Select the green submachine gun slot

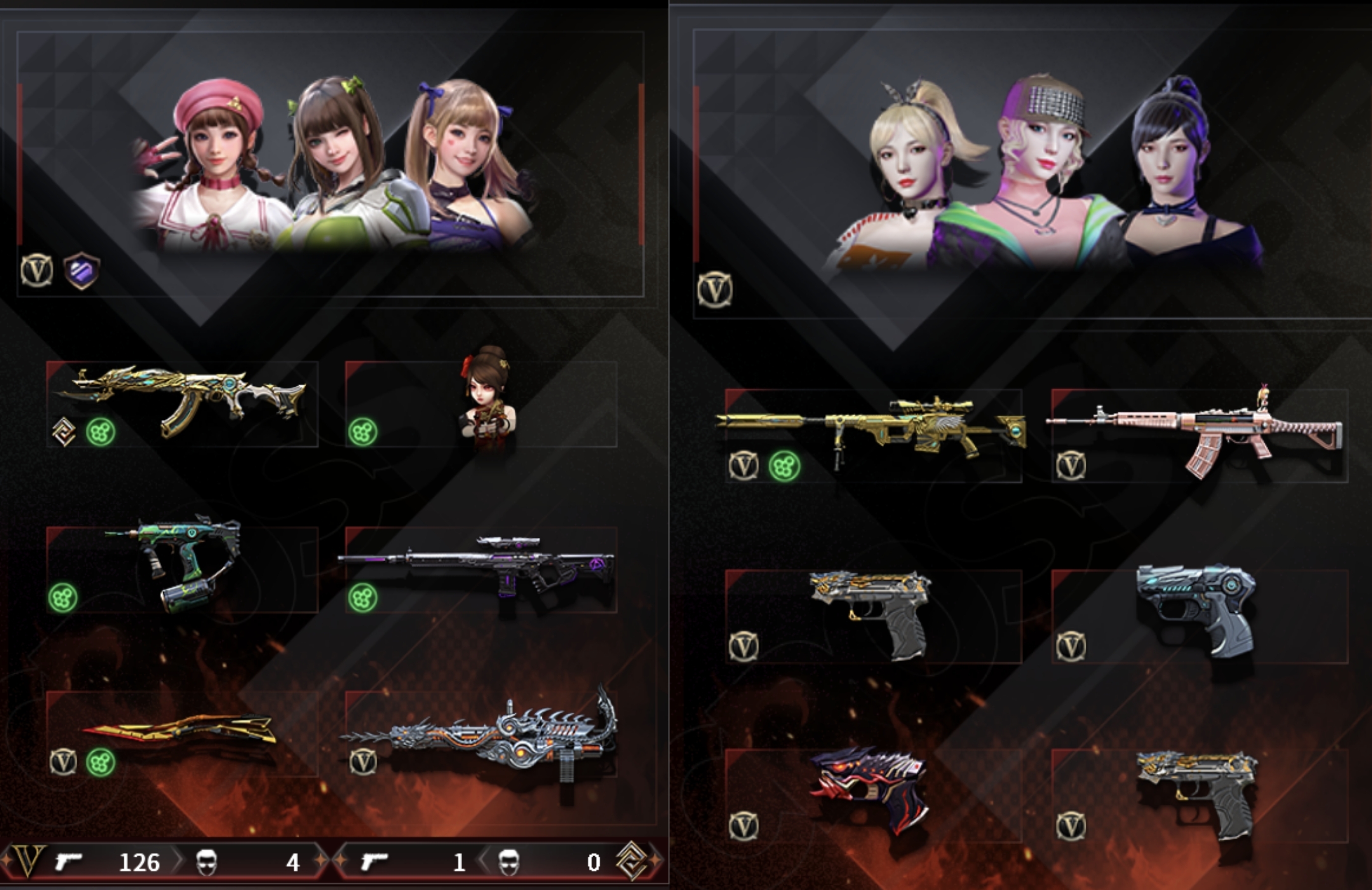181,569
